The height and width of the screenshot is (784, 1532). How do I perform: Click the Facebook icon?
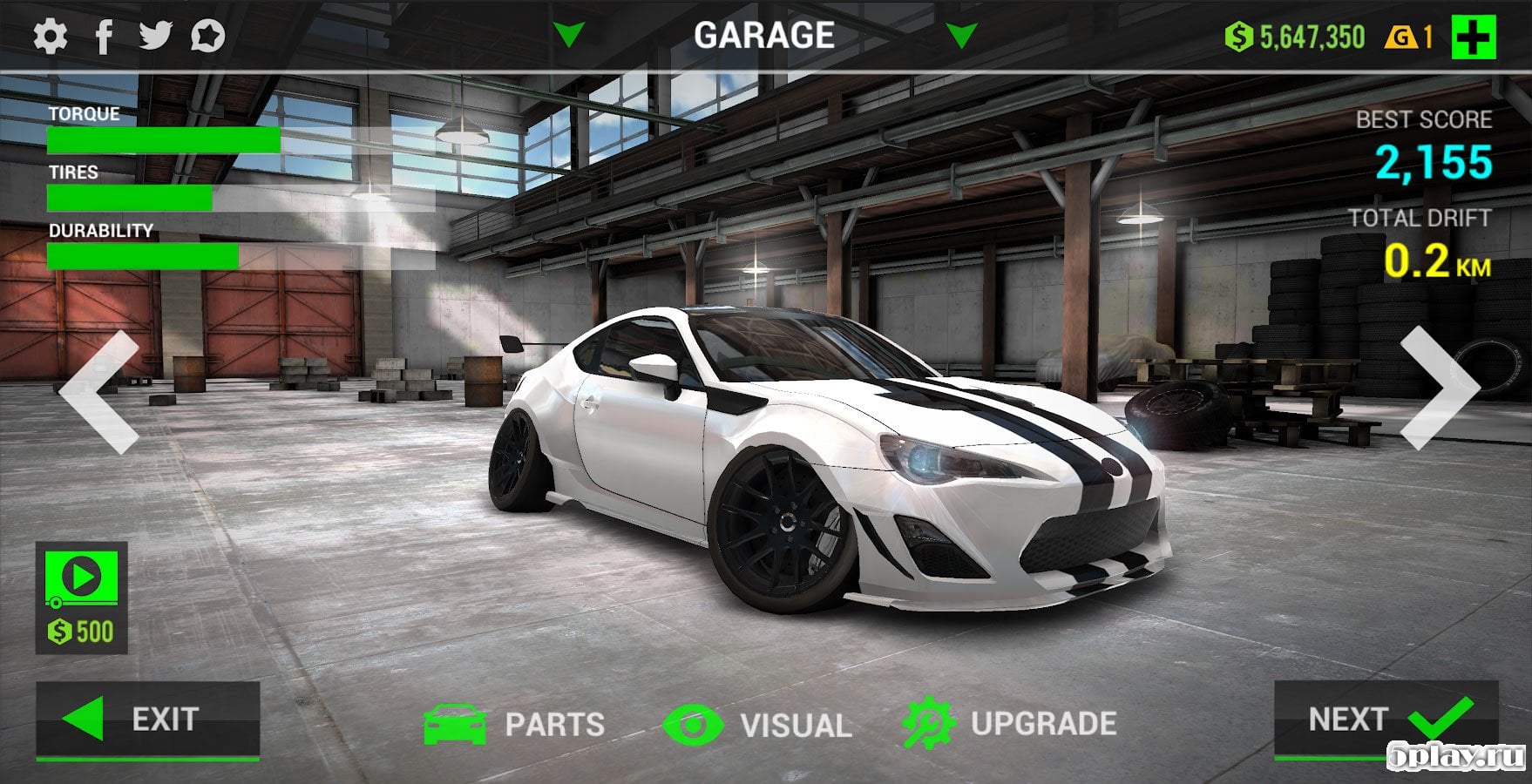coord(104,37)
